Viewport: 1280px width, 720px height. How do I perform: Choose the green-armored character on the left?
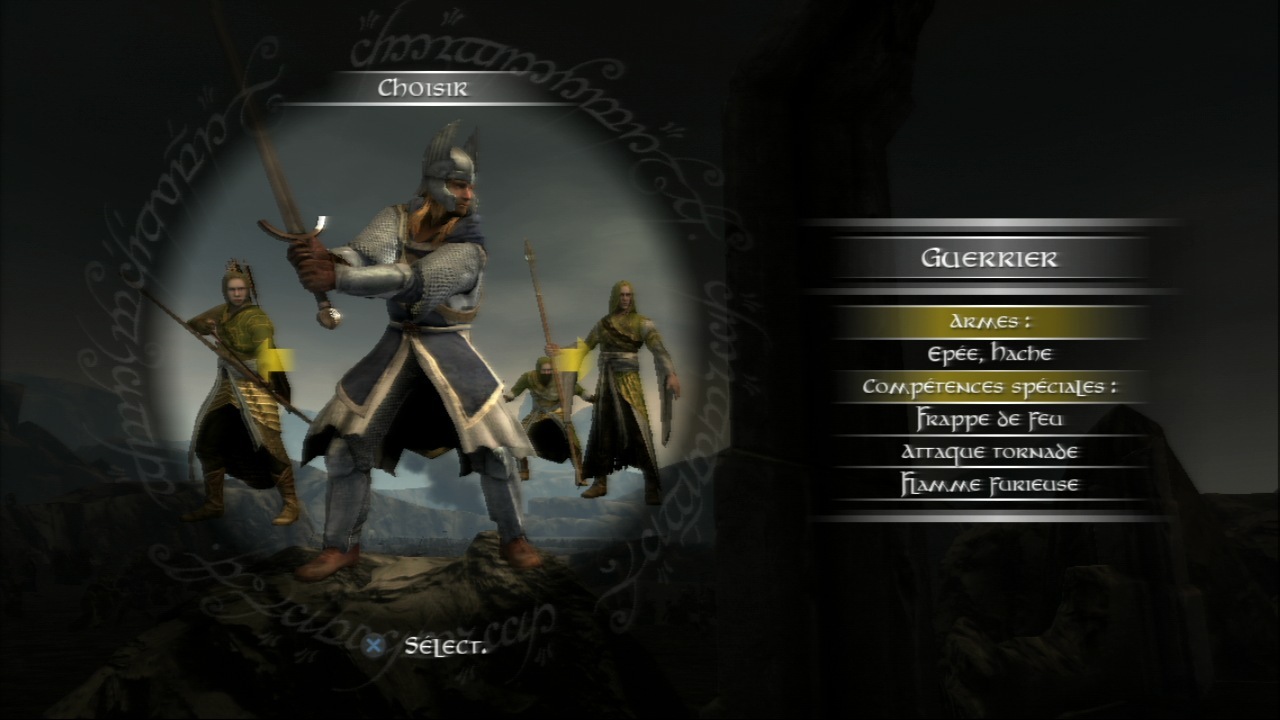pyautogui.click(x=238, y=390)
